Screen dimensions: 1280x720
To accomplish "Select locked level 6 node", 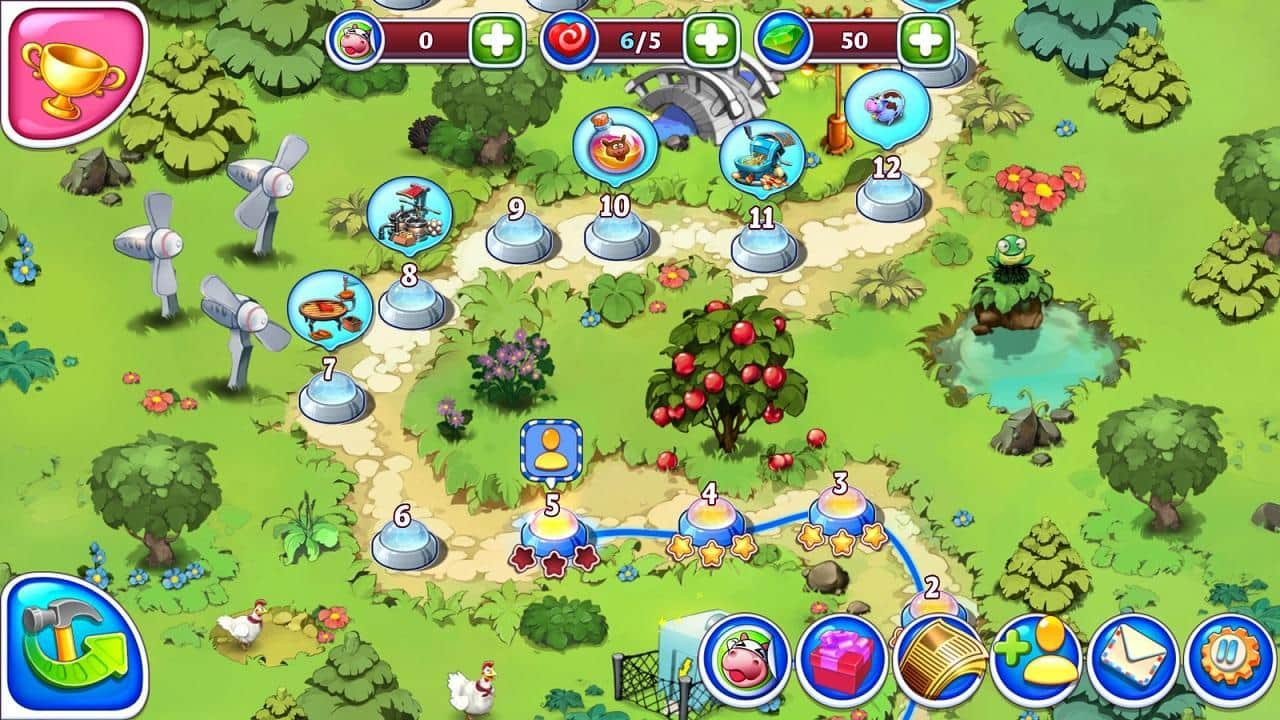I will [405, 543].
